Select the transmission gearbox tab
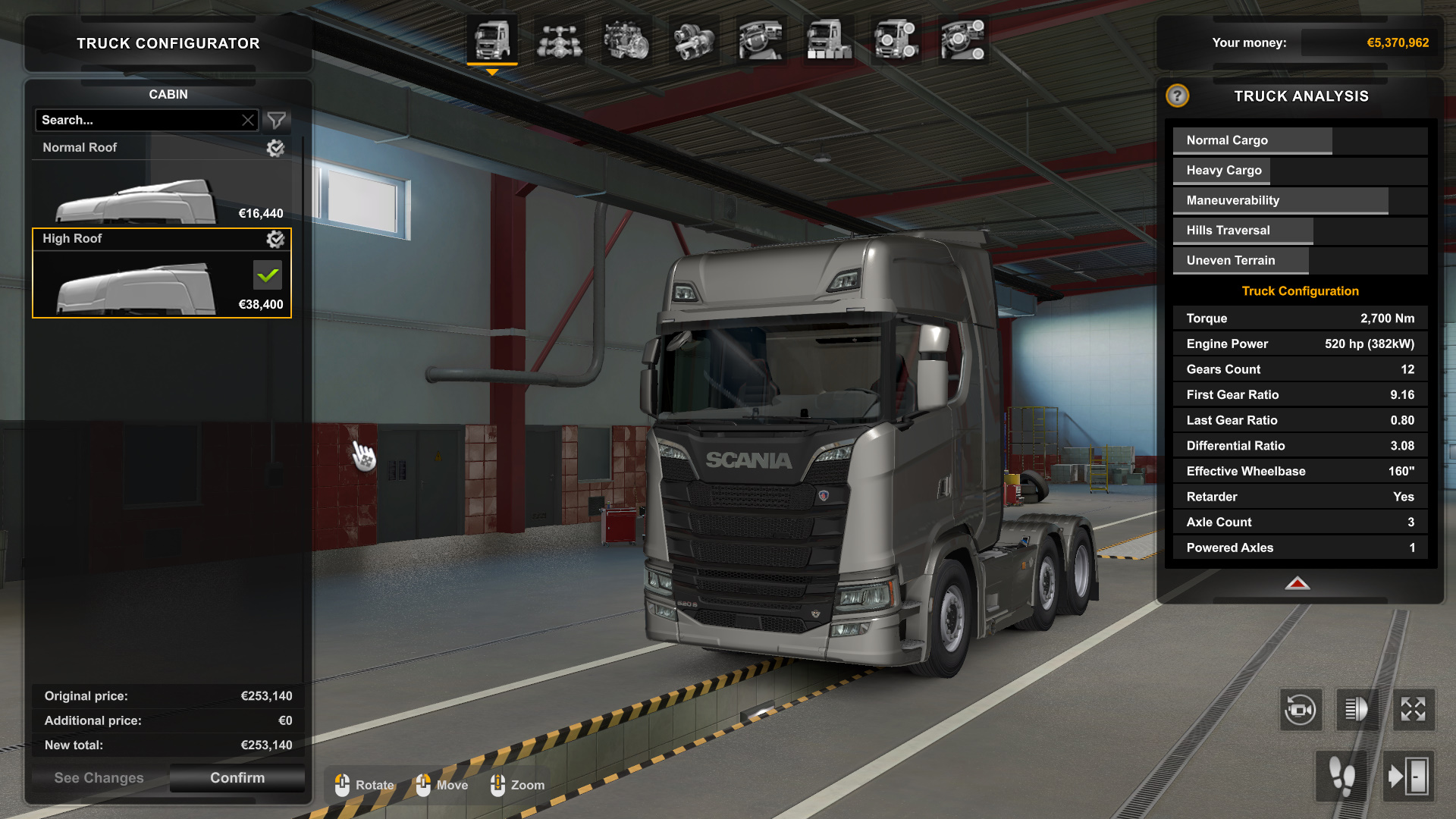The width and height of the screenshot is (1456, 819). tap(694, 39)
